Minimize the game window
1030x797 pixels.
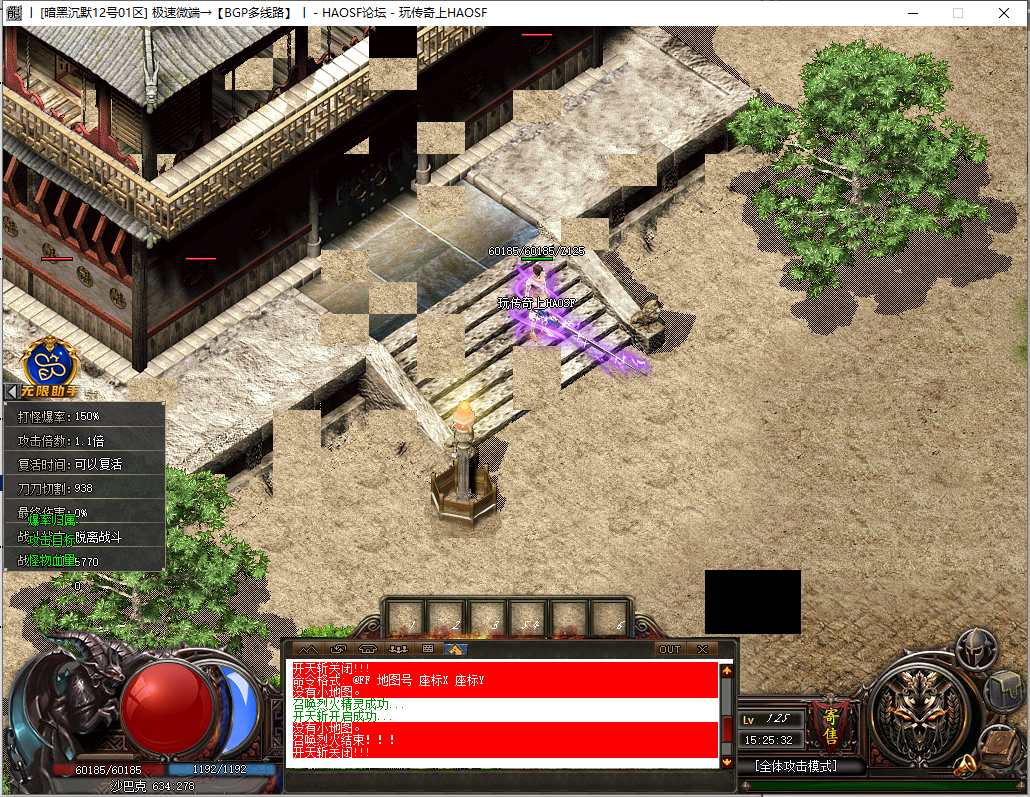click(x=912, y=13)
